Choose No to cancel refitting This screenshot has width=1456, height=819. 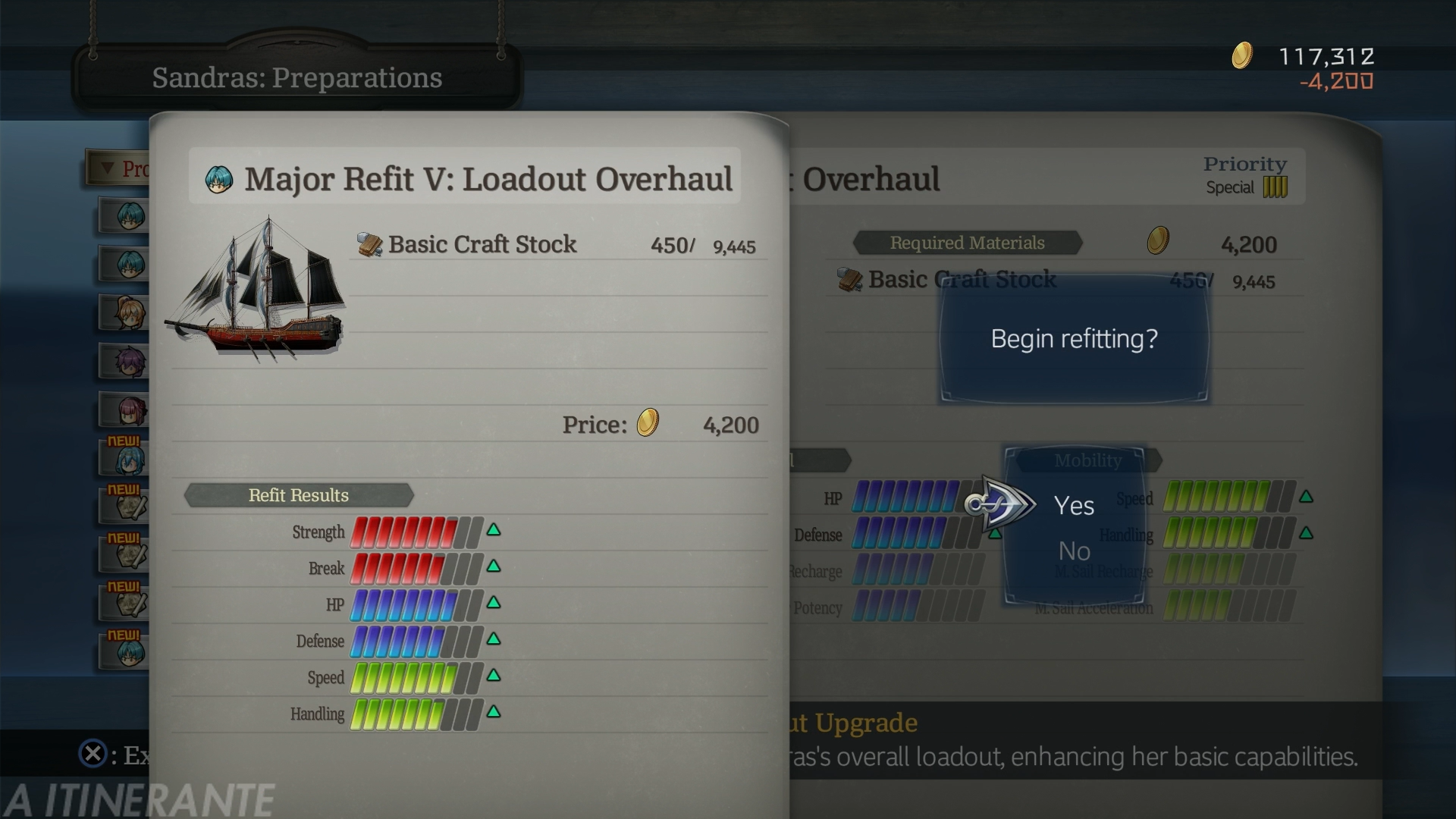(1074, 551)
